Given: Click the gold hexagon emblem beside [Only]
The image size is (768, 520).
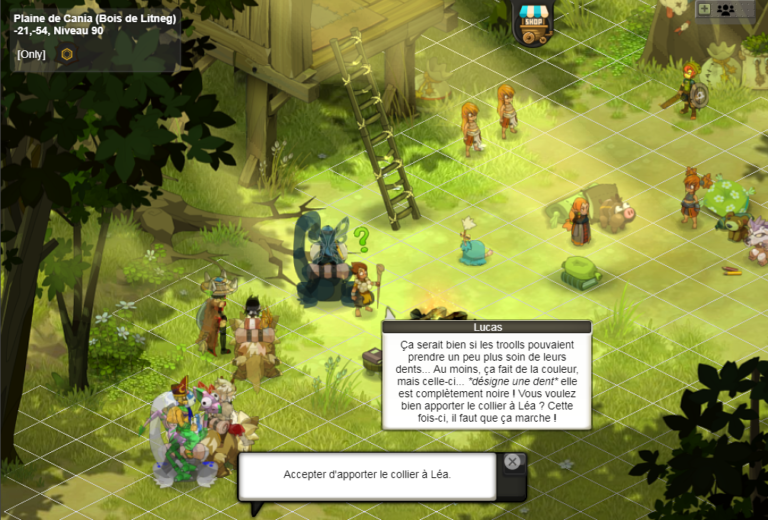Looking at the screenshot, I should [x=67, y=54].
